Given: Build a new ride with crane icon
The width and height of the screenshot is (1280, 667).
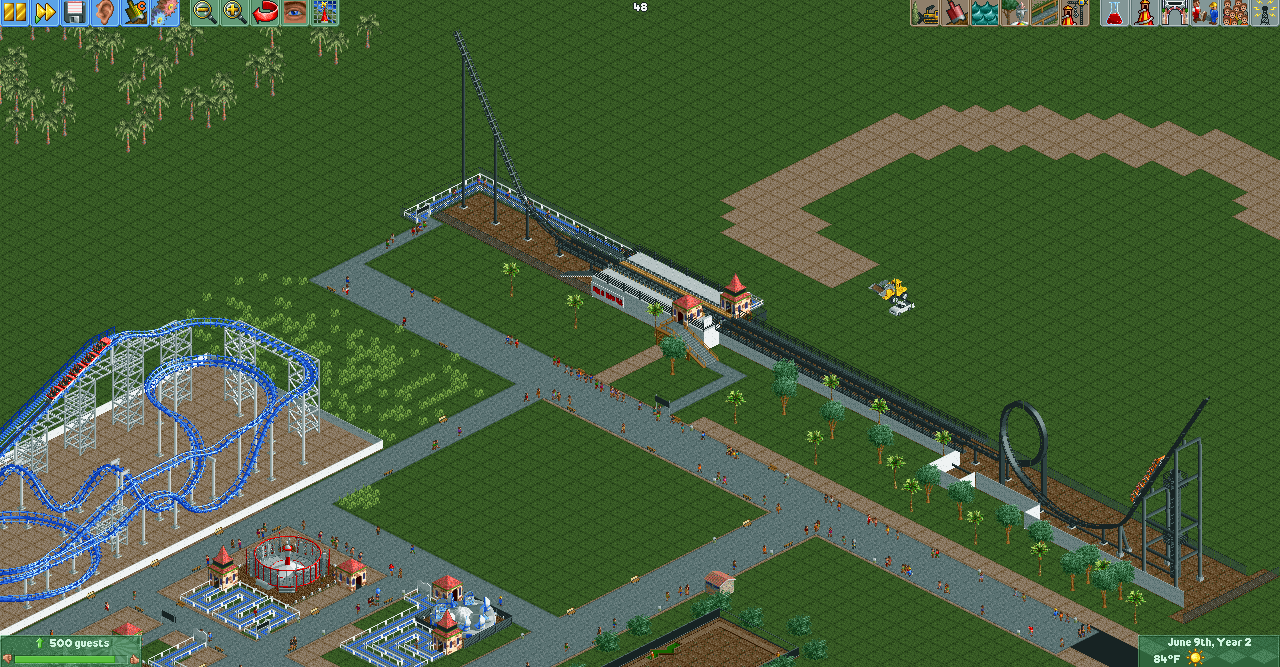Looking at the screenshot, I should click(1075, 12).
